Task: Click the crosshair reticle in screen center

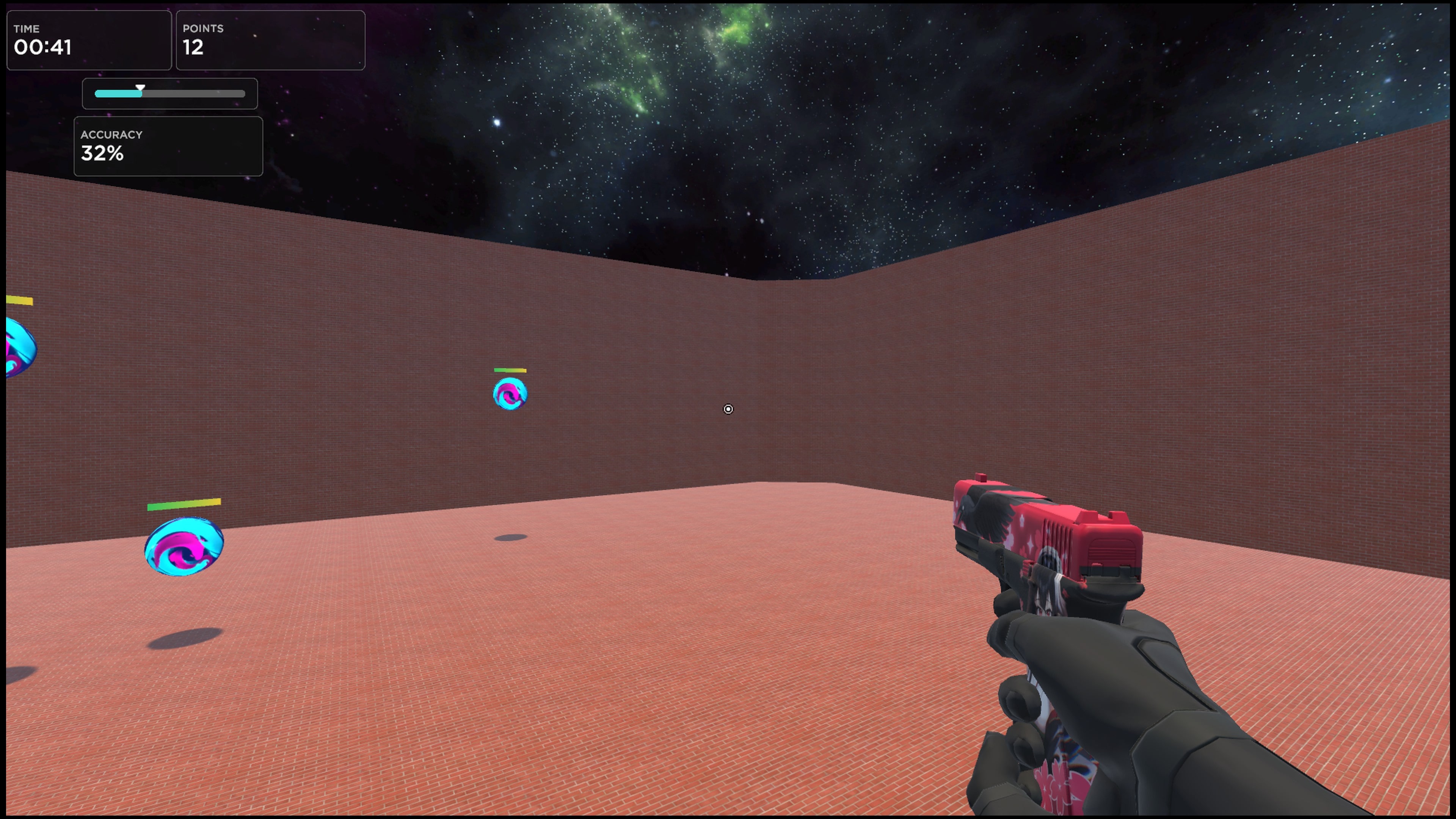Action: (728, 409)
